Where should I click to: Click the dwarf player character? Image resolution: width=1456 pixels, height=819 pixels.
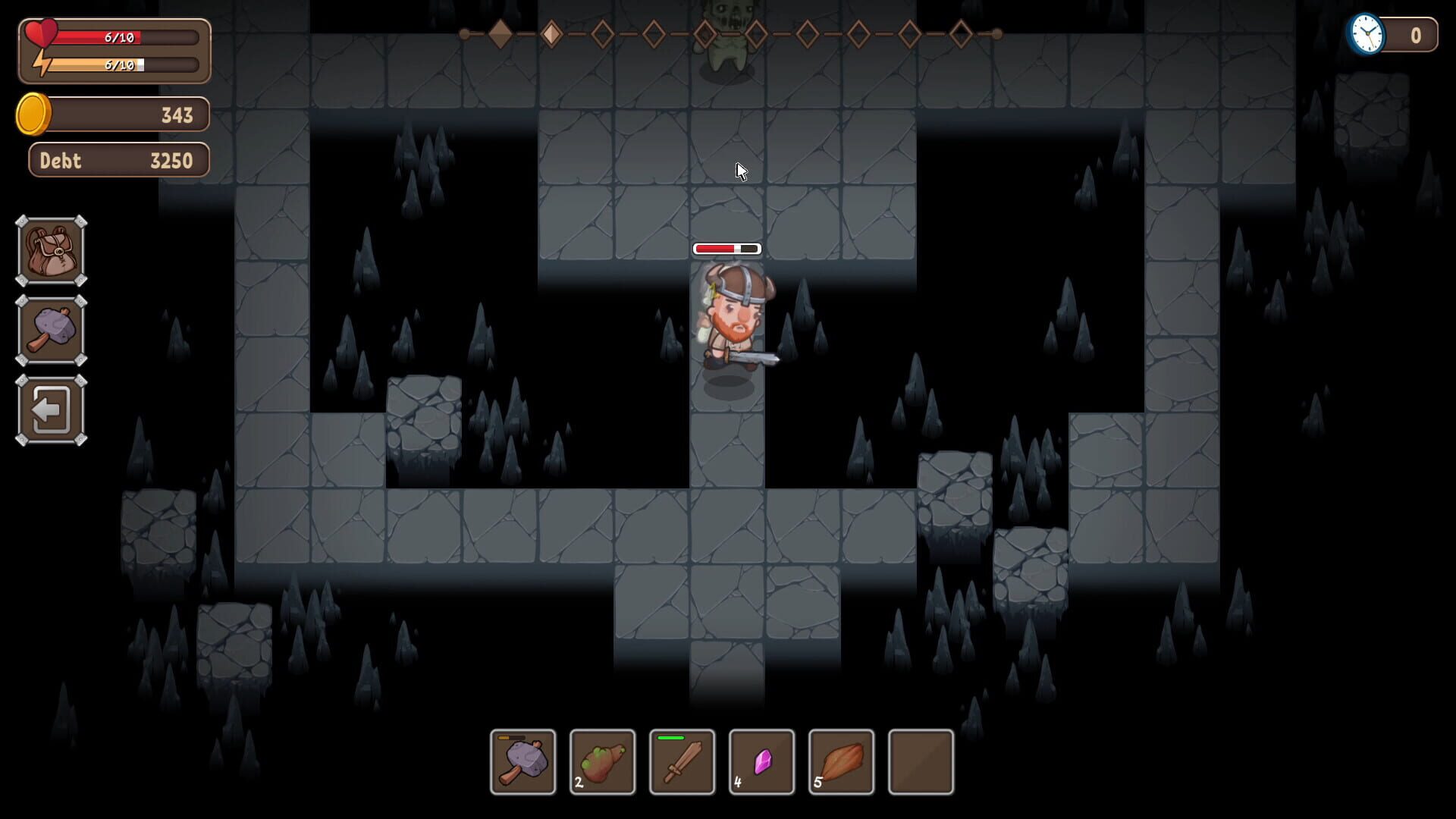tap(732, 318)
